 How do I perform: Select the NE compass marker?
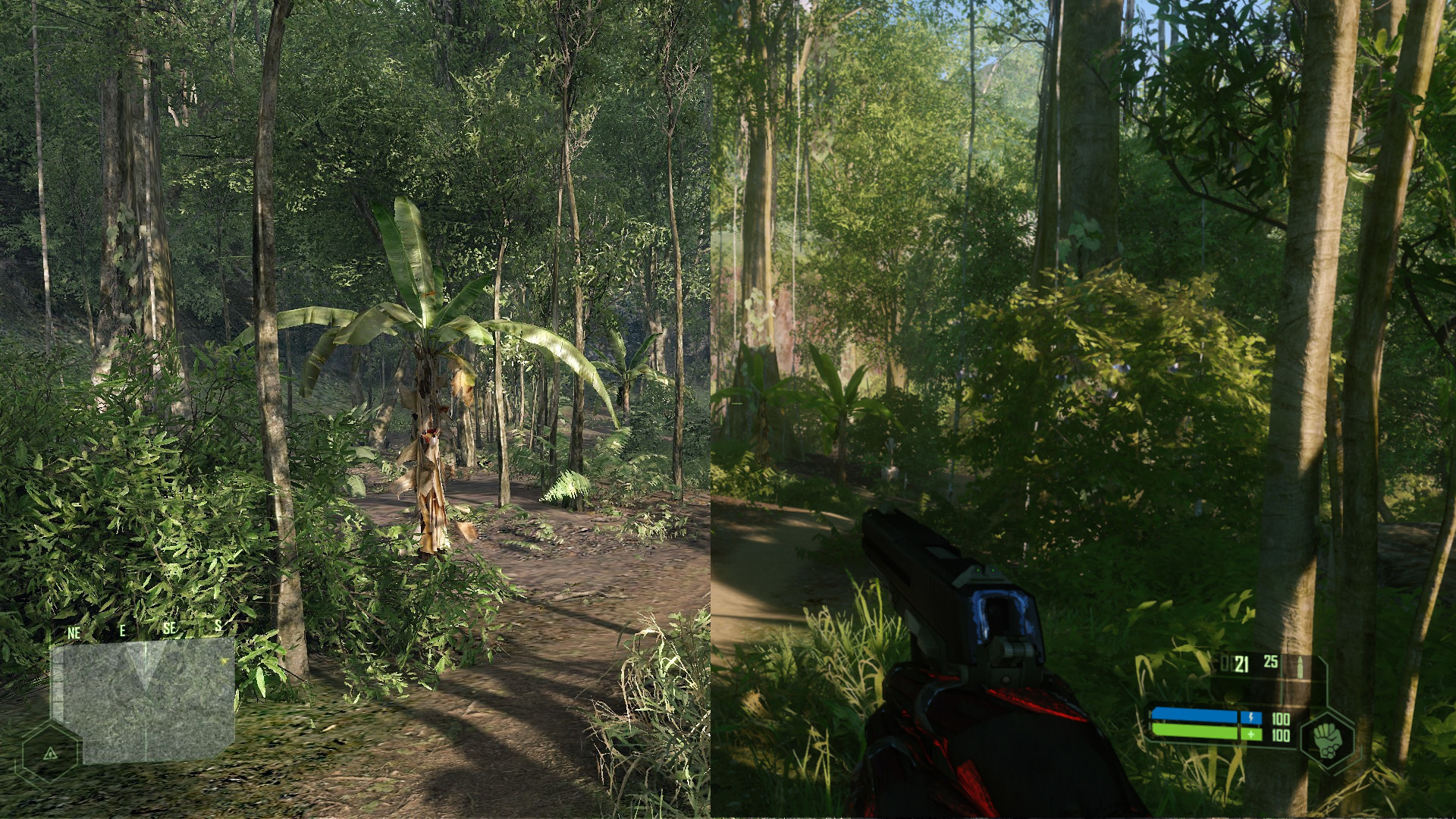(74, 631)
